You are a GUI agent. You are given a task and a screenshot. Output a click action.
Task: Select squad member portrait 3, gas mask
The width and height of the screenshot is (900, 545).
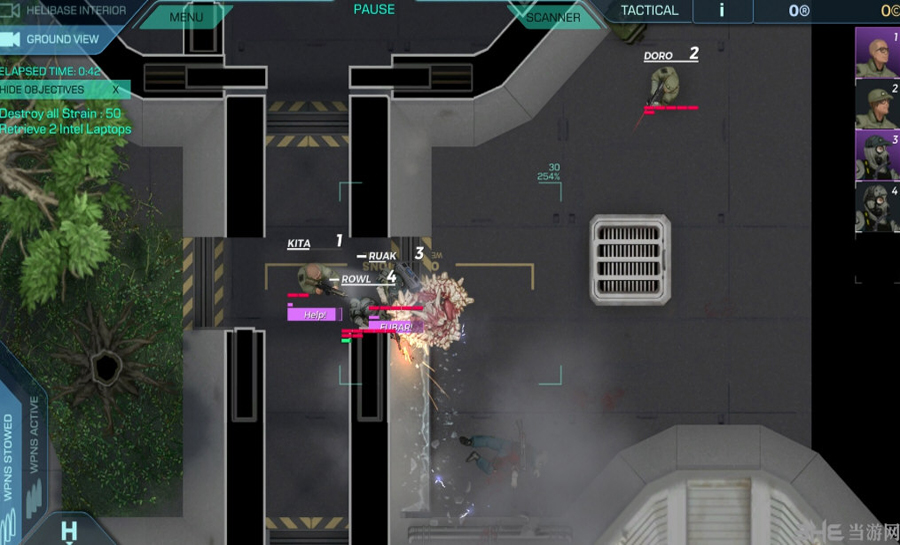click(x=877, y=156)
